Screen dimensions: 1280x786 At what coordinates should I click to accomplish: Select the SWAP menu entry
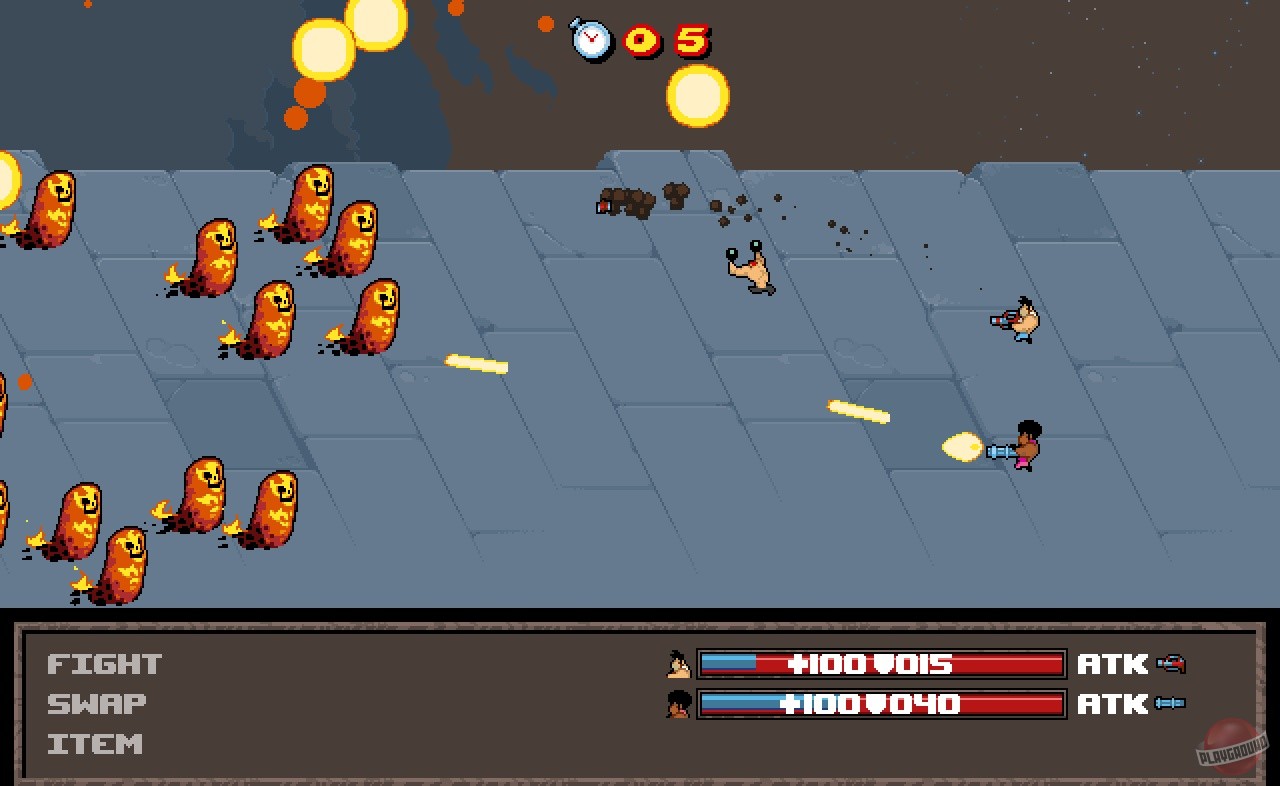click(95, 703)
